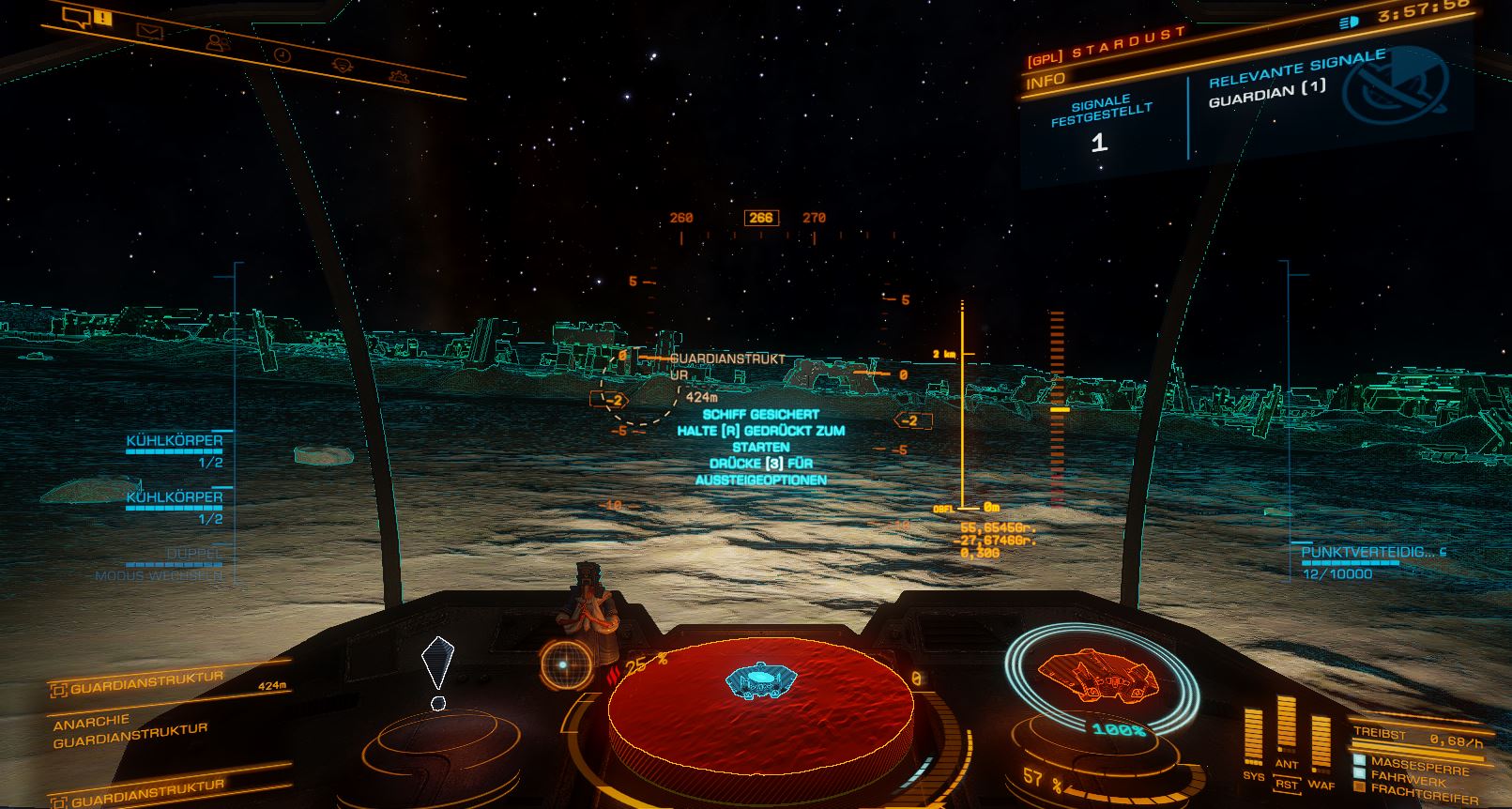Reset power distribution with RST

point(1287,785)
